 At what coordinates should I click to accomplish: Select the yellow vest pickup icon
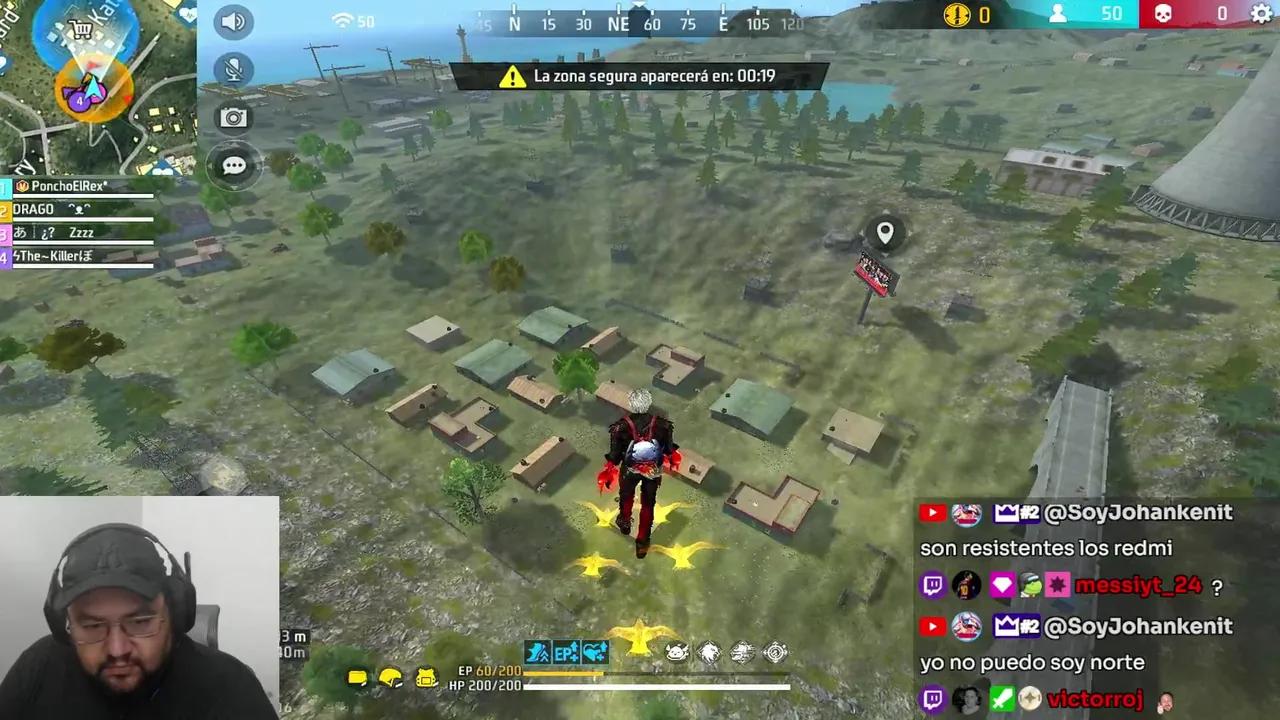coord(425,678)
